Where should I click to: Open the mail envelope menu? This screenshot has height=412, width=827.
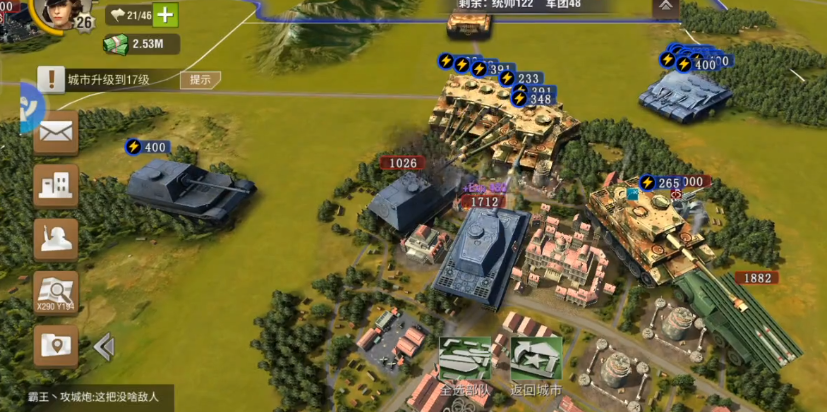point(56,131)
